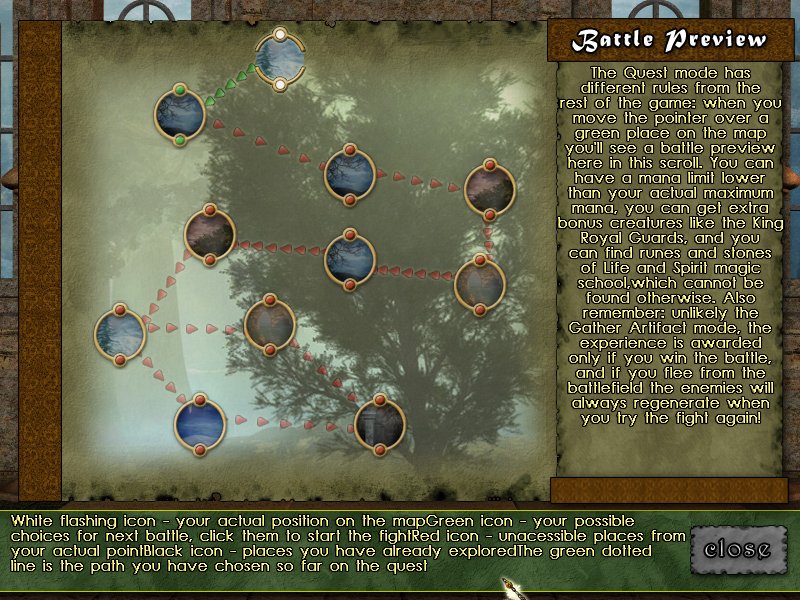This screenshot has width=800, height=600.
Task: Click the white-marked current position node
Action: click(280, 59)
